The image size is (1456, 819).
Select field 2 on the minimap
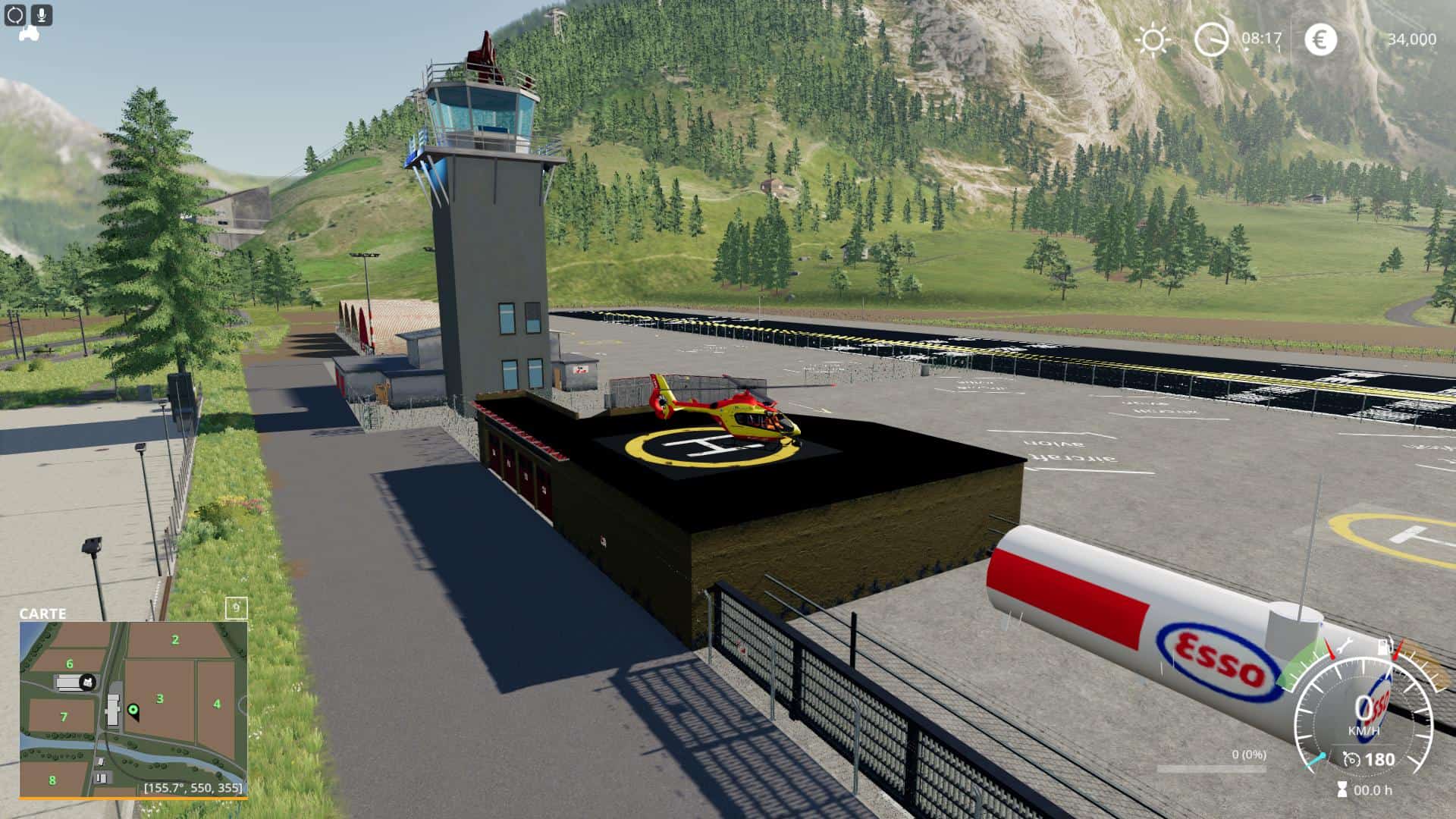[175, 640]
